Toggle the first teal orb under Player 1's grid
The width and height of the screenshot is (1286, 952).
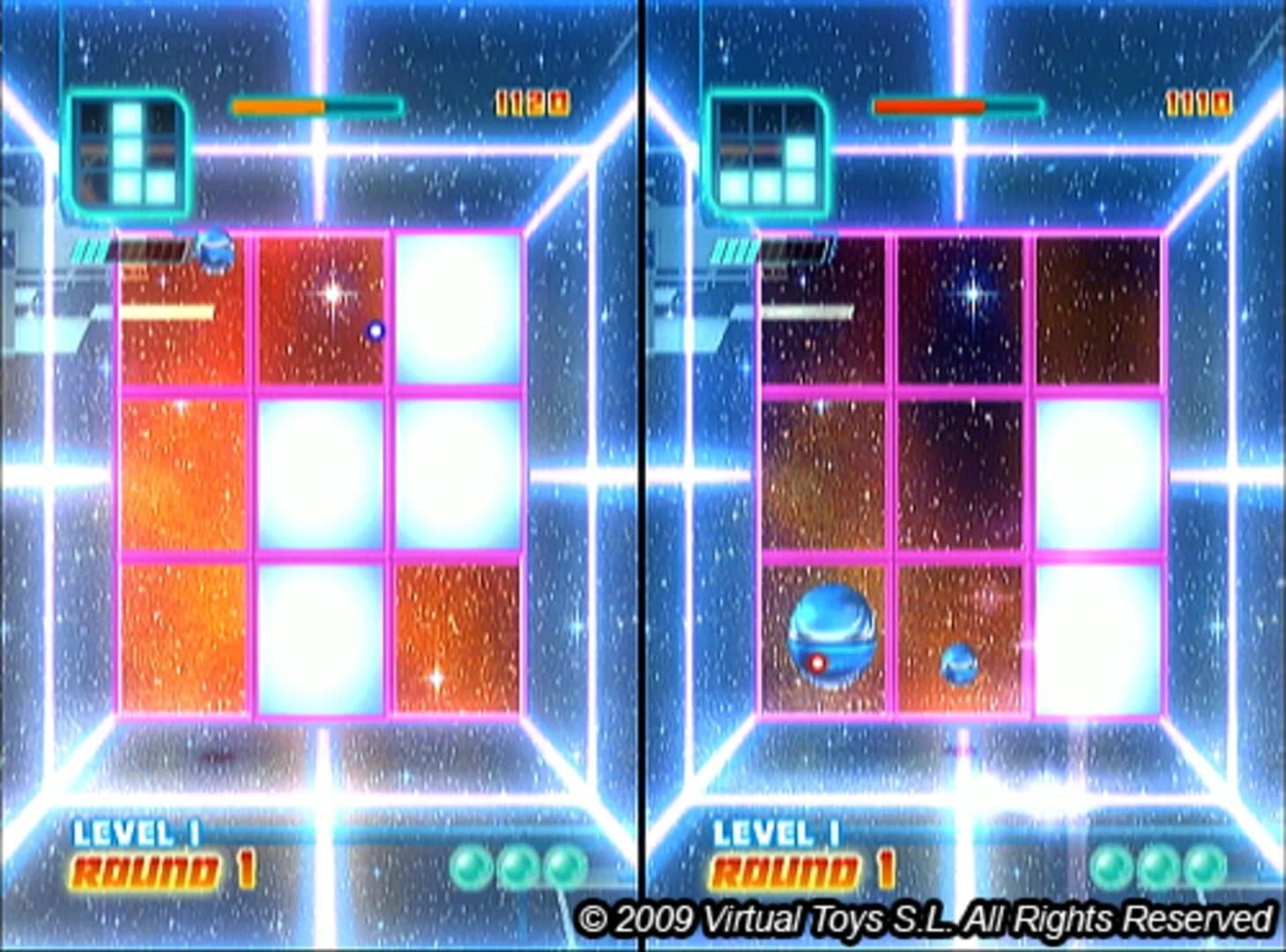pos(472,866)
